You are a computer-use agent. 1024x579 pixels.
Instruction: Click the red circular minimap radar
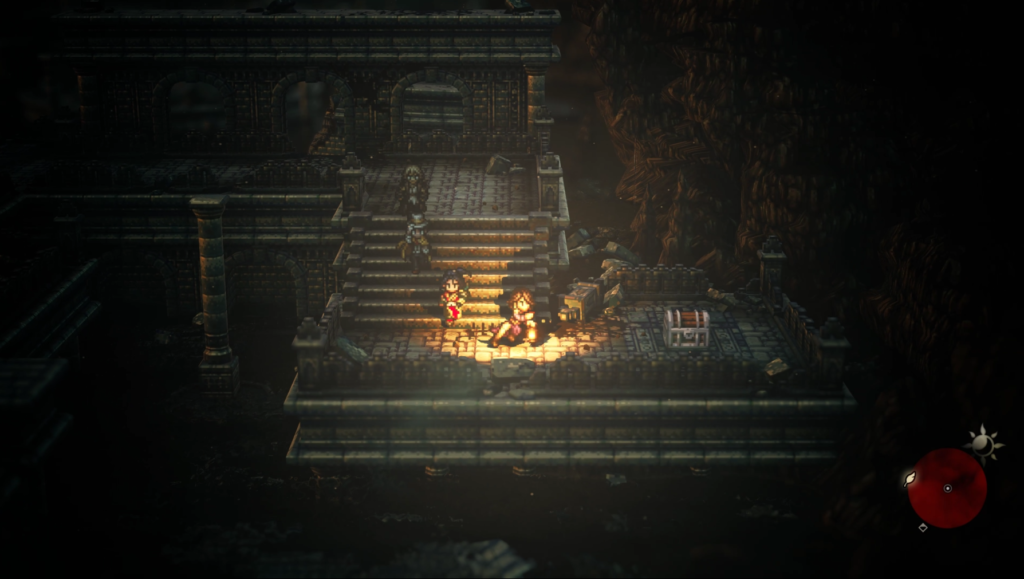947,488
